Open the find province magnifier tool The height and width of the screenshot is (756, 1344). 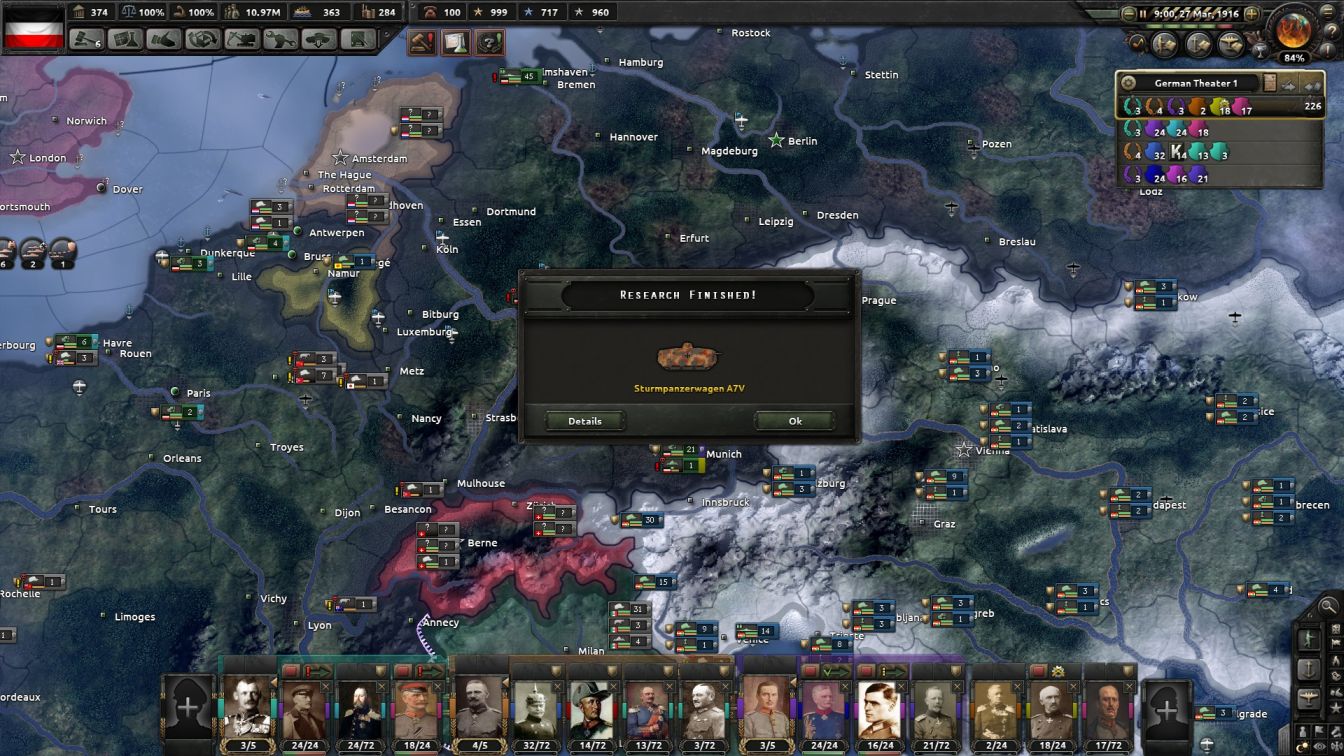pos(1329,606)
